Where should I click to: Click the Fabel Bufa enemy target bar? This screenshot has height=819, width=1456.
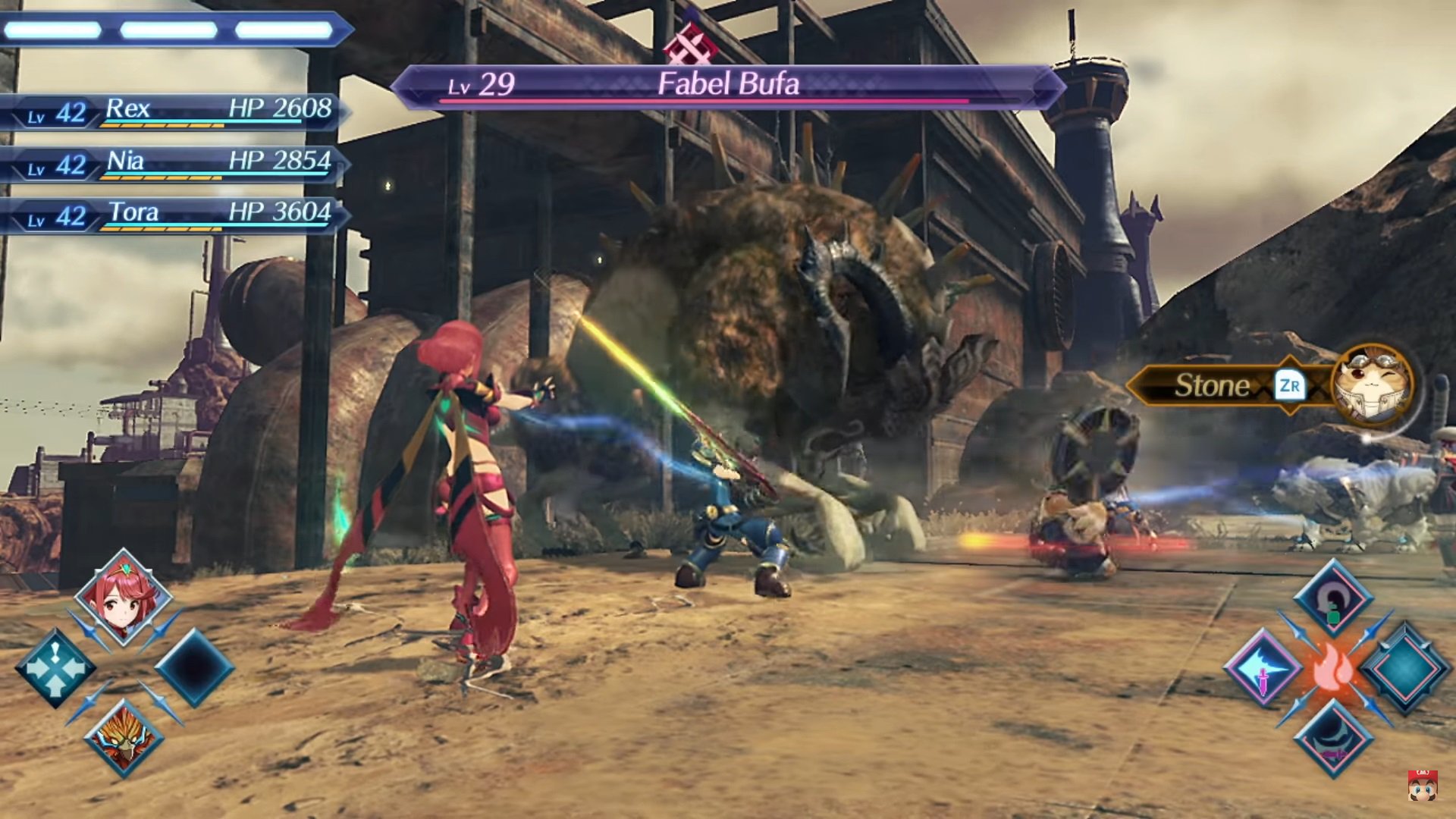[x=728, y=86]
